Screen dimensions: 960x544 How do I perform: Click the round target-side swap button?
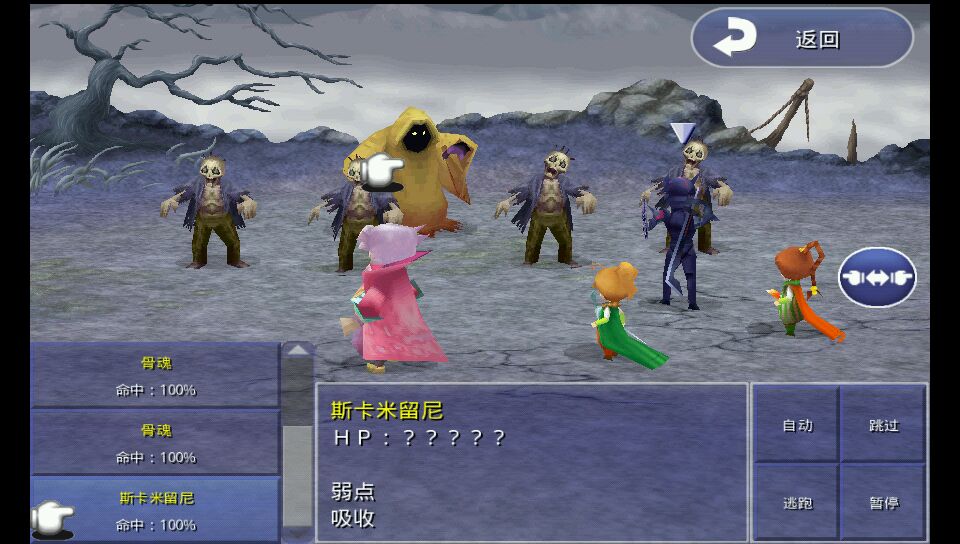pyautogui.click(x=877, y=277)
